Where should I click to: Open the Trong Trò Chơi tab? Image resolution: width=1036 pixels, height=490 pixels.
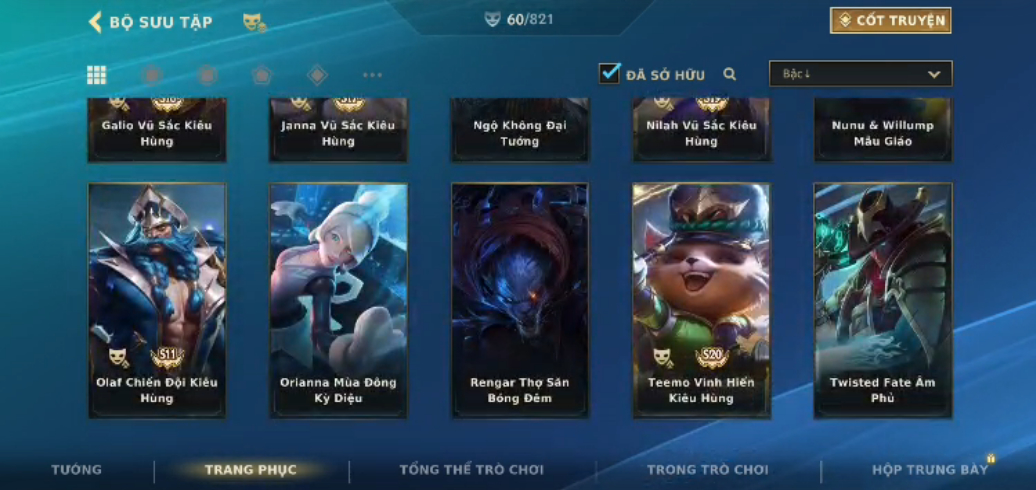[708, 470]
